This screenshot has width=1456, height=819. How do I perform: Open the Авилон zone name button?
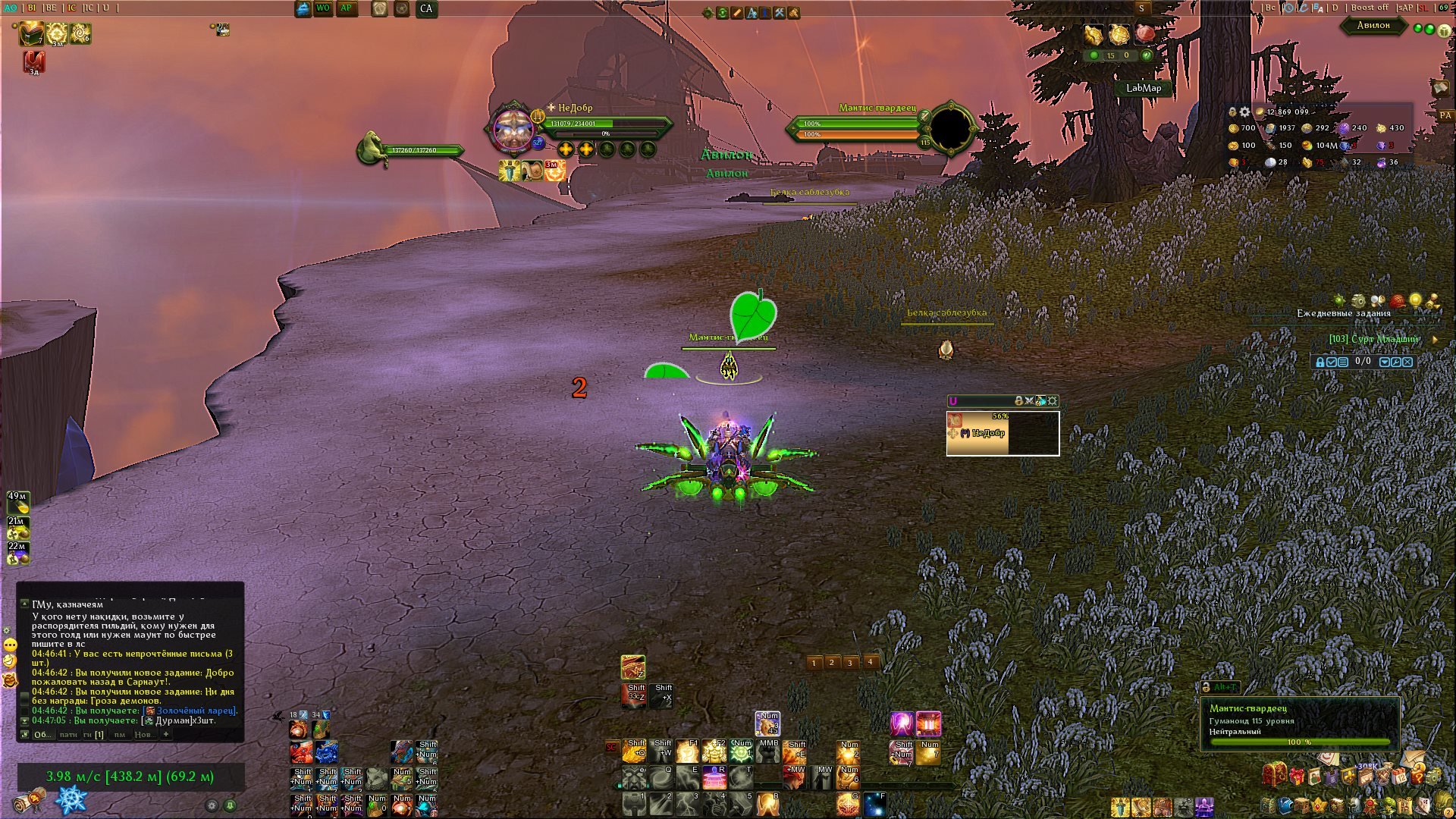click(x=1373, y=25)
